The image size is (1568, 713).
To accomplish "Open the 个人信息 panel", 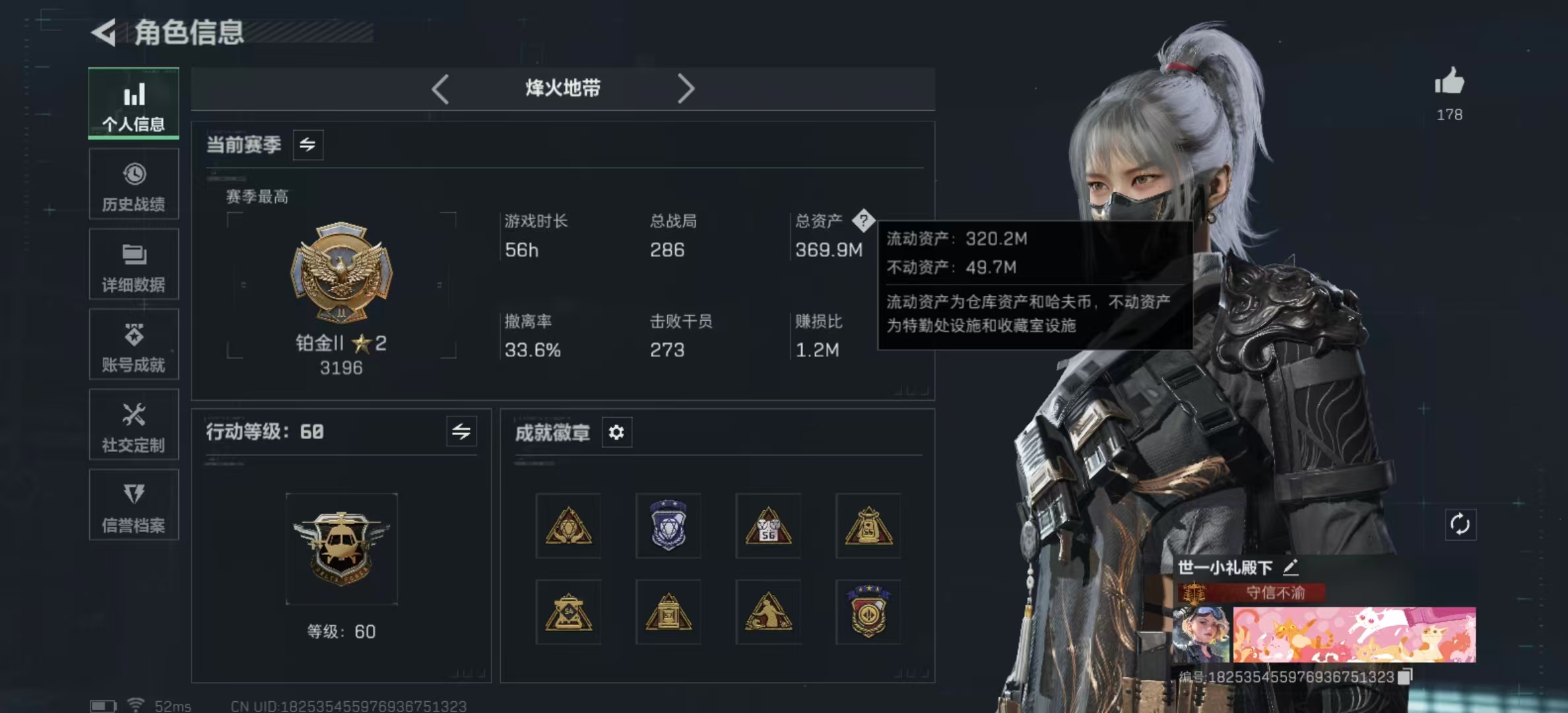I will tap(133, 103).
